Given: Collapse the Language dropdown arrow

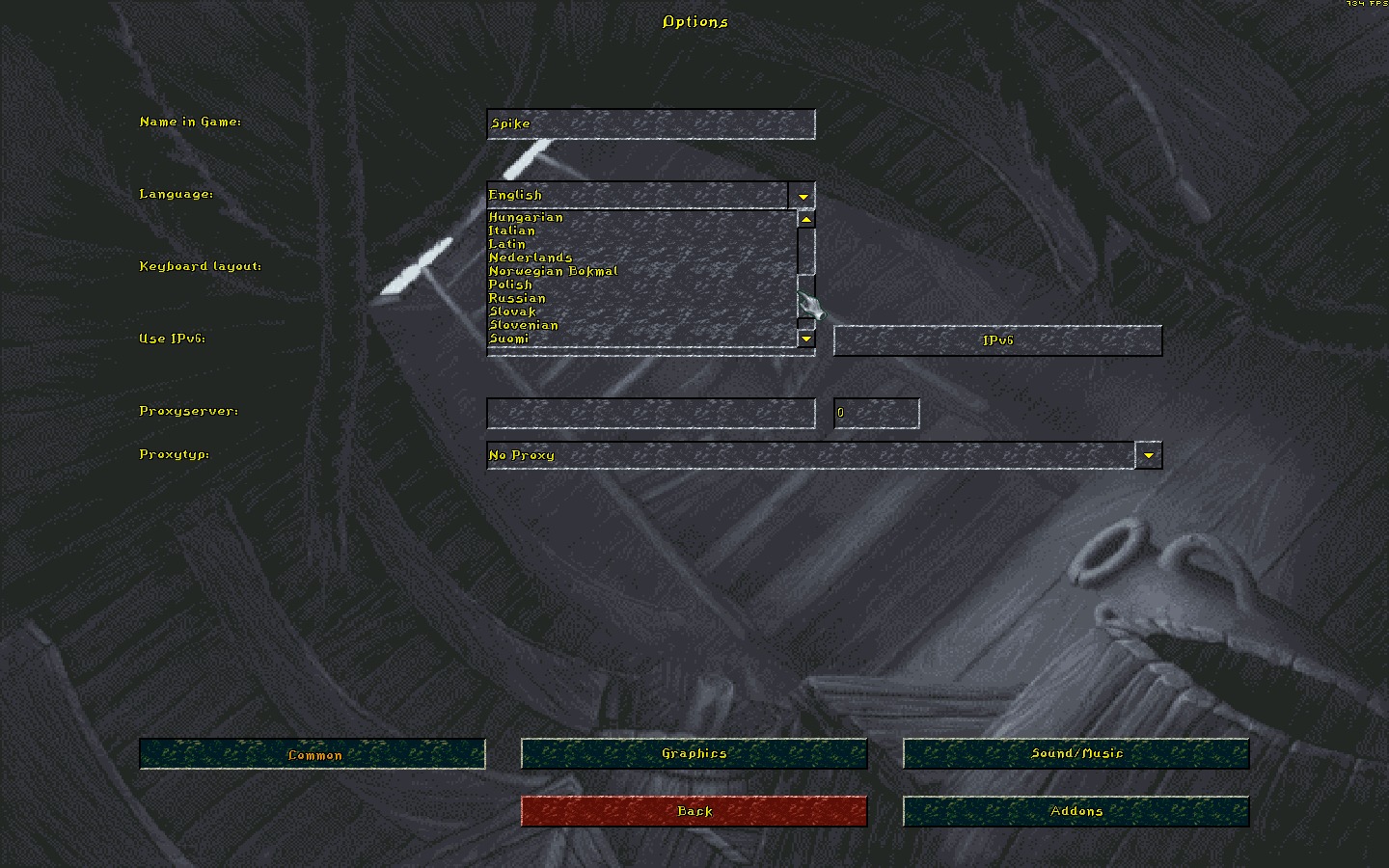Looking at the screenshot, I should click(x=803, y=196).
